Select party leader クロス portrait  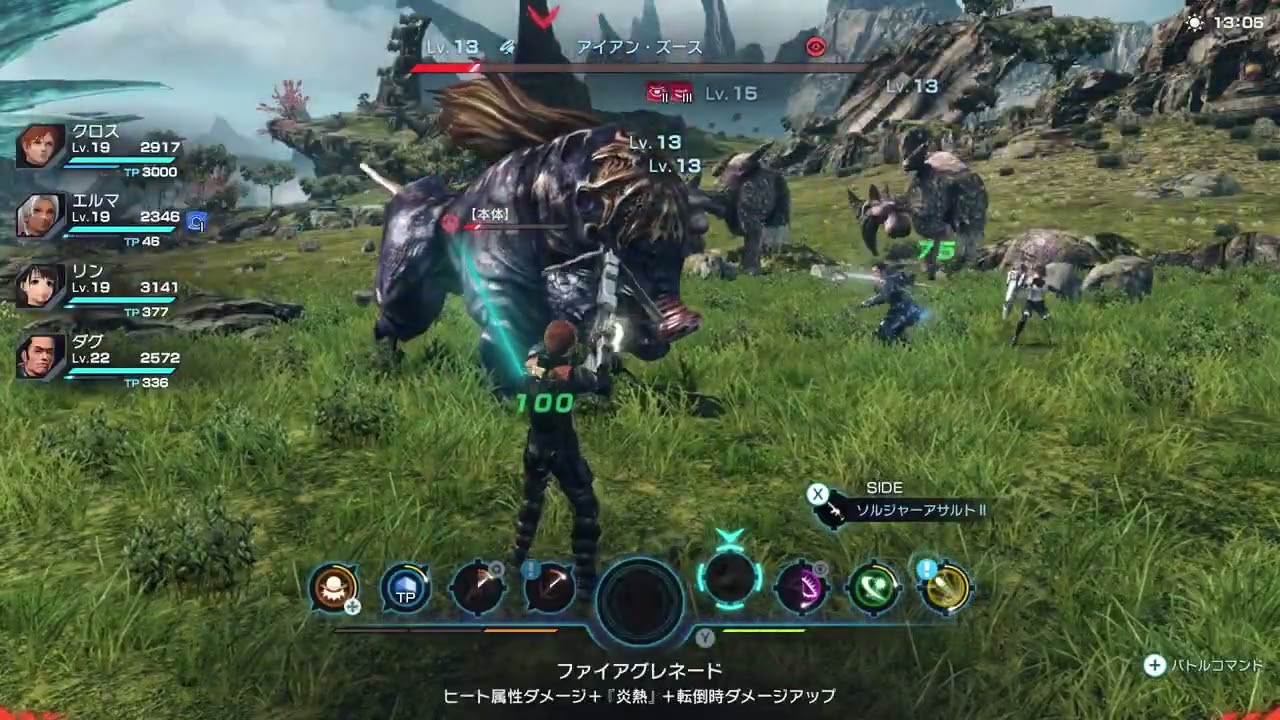pos(41,146)
